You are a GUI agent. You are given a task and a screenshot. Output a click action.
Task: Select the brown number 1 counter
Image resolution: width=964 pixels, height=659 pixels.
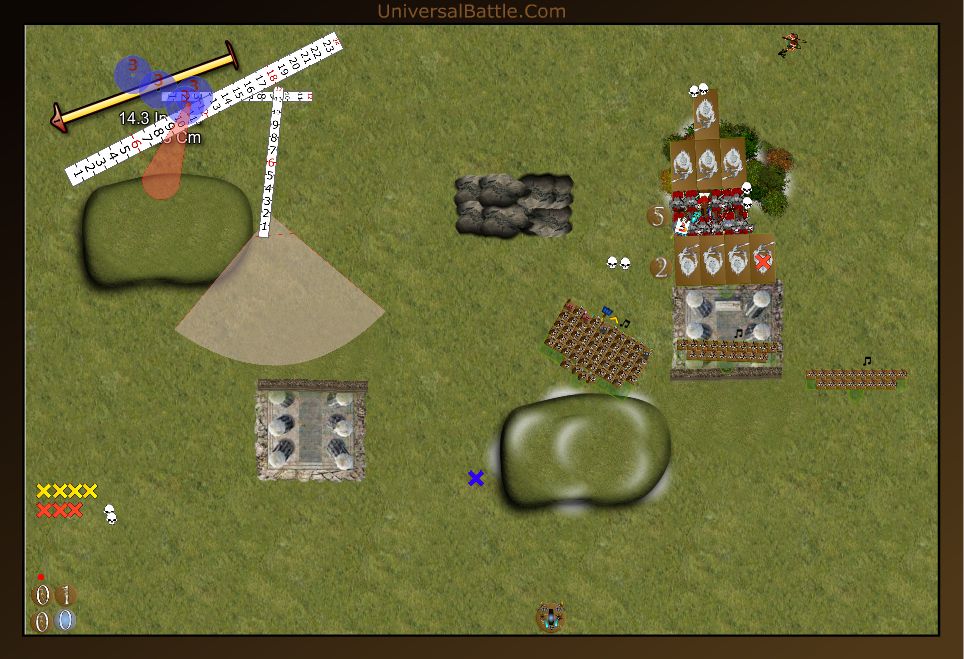[66, 596]
